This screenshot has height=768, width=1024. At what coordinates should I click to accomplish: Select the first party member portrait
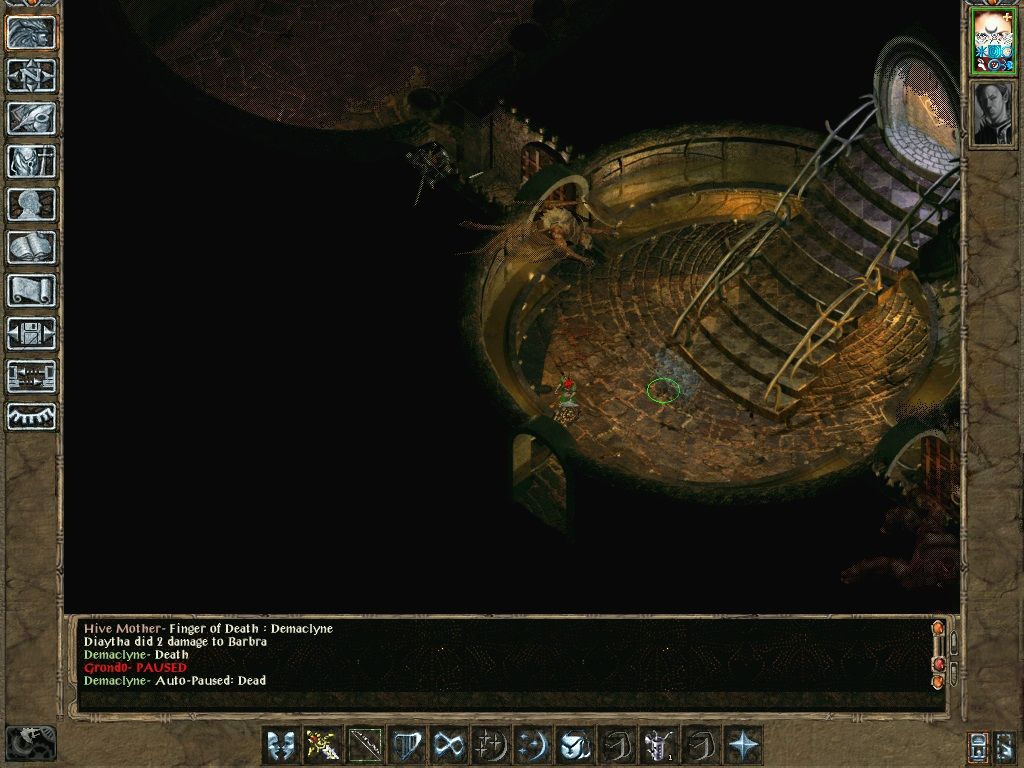pos(991,41)
